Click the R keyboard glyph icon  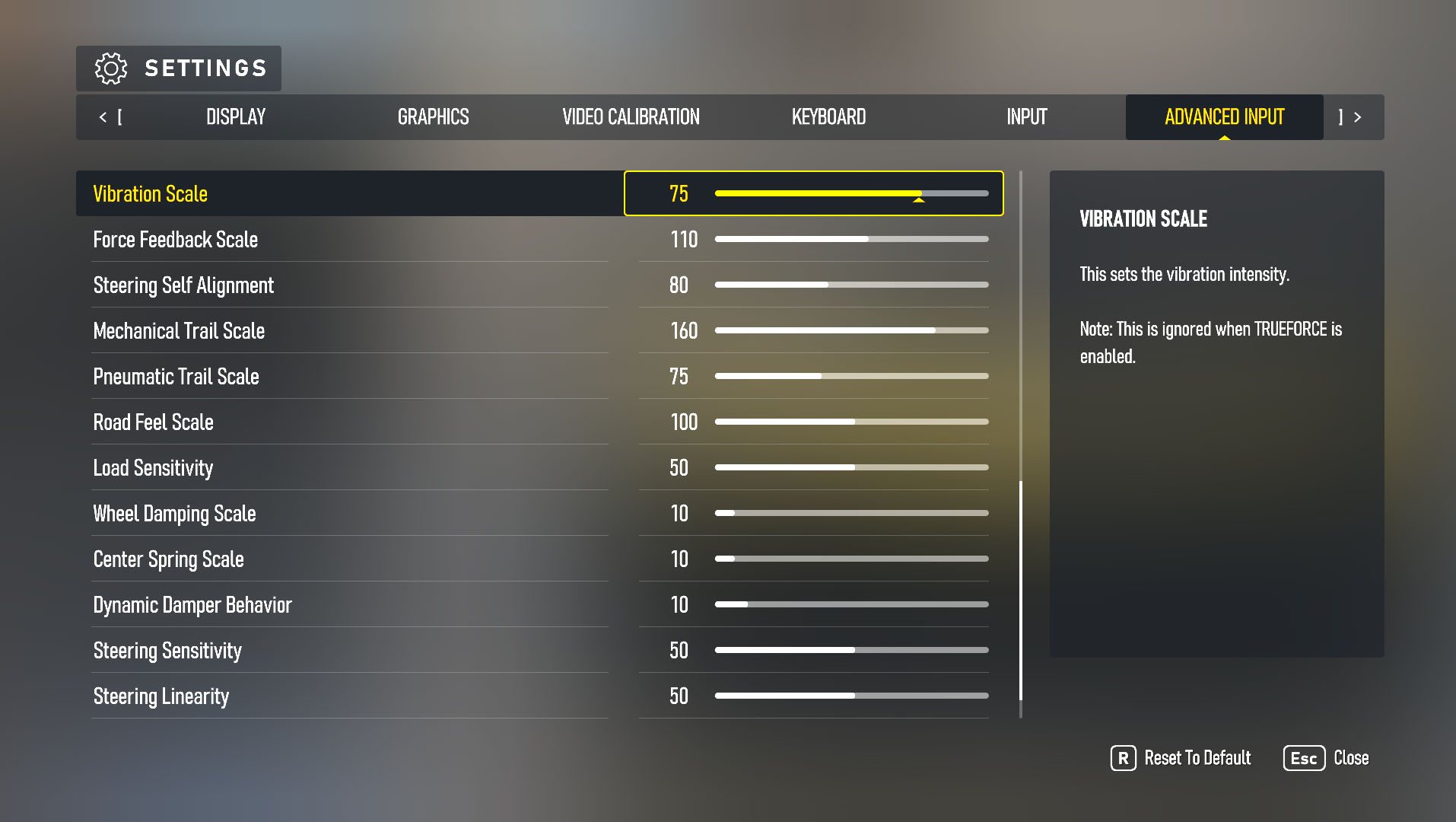1122,758
